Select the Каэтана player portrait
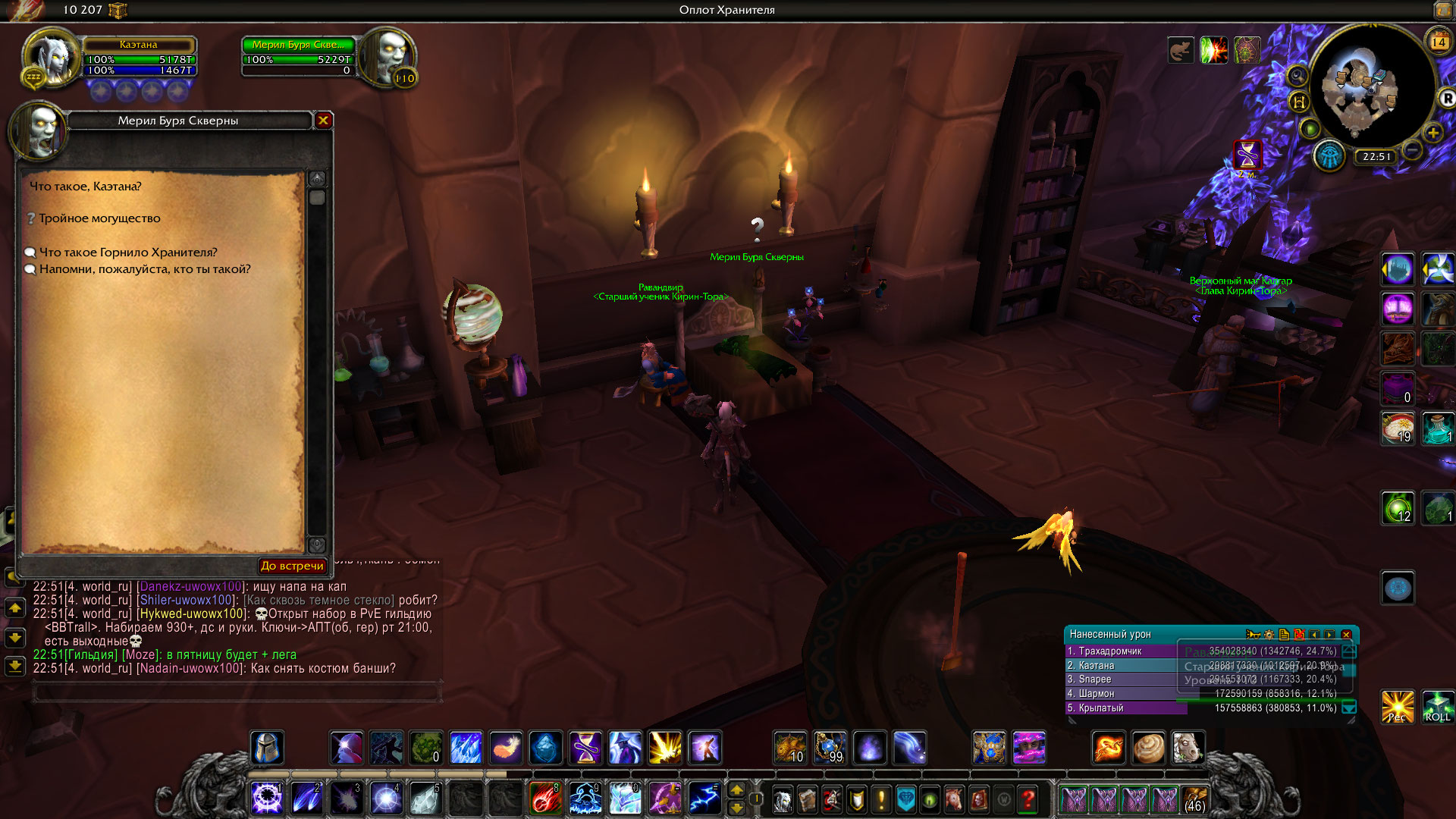Screen dimensions: 1456x819 (52, 57)
